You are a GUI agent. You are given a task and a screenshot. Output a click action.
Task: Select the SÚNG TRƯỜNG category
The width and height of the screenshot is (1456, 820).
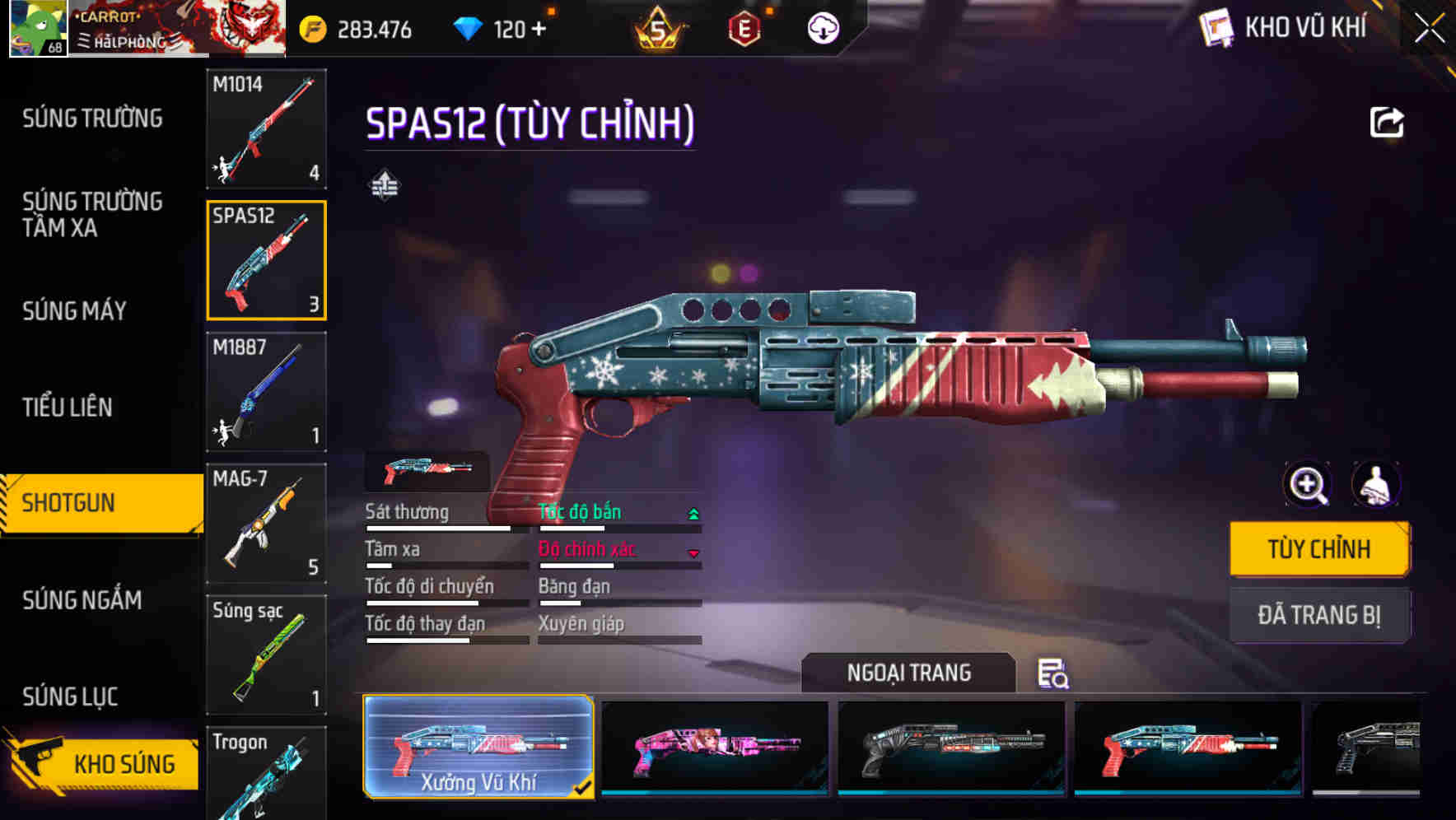tap(92, 119)
